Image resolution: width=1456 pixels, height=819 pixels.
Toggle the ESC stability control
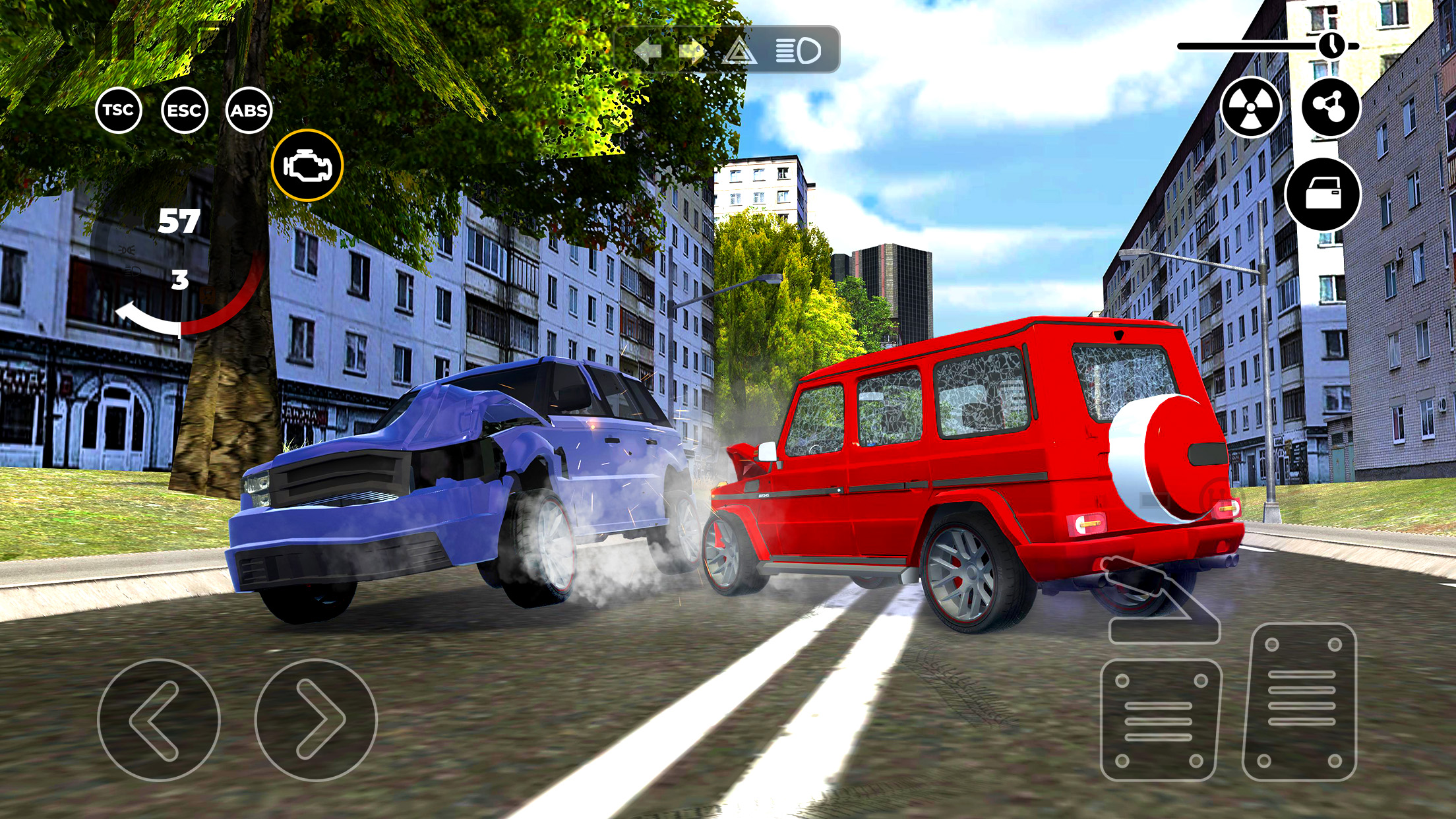click(x=185, y=111)
